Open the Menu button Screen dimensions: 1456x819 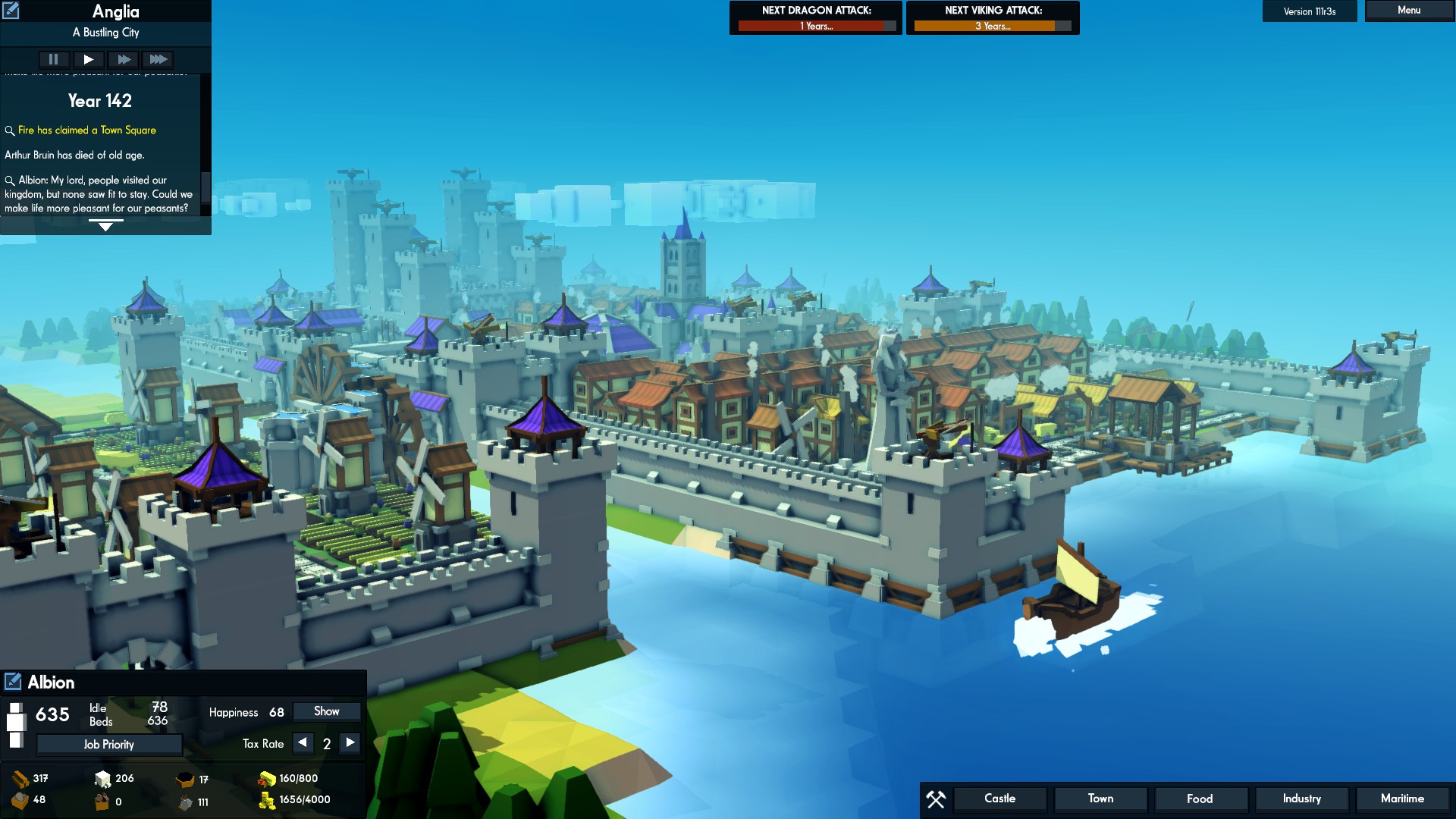pyautogui.click(x=1408, y=11)
